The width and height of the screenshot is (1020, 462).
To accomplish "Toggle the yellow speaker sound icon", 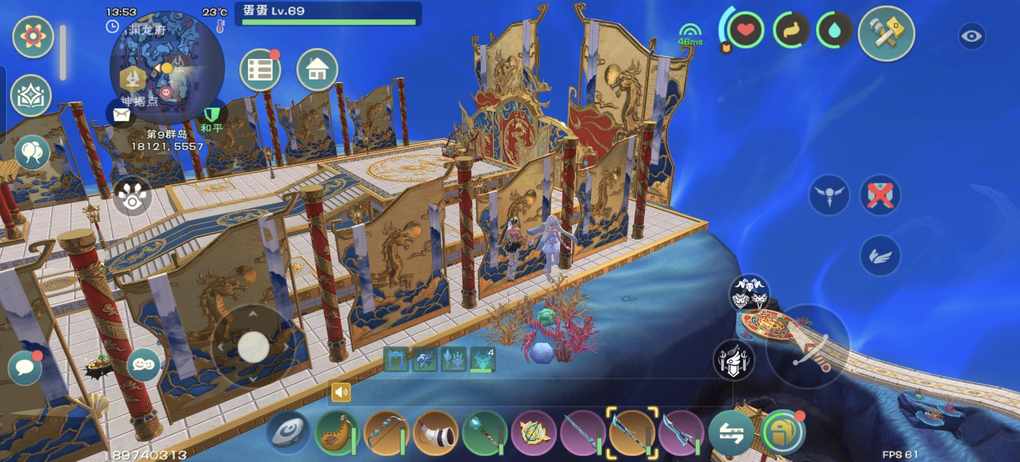I will [x=341, y=392].
